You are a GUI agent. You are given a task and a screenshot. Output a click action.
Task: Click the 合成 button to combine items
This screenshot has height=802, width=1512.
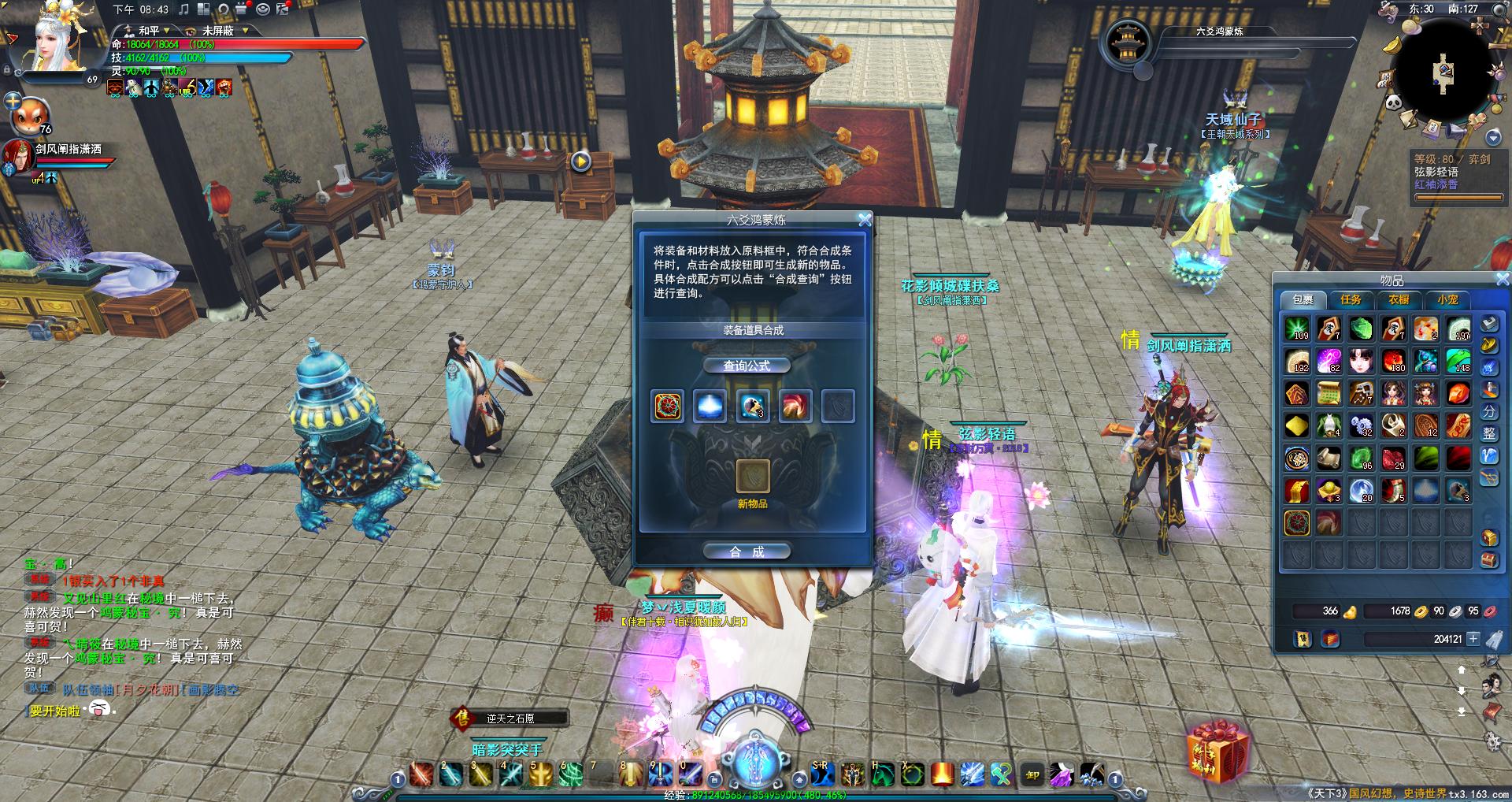coord(746,551)
